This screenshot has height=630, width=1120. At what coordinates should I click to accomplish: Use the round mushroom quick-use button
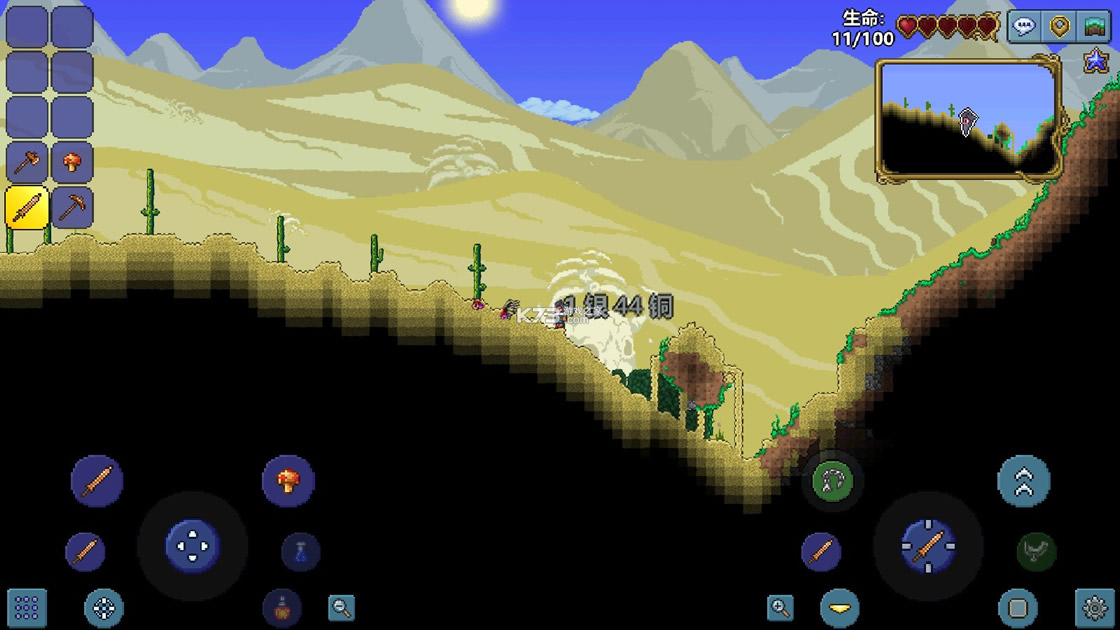[288, 480]
